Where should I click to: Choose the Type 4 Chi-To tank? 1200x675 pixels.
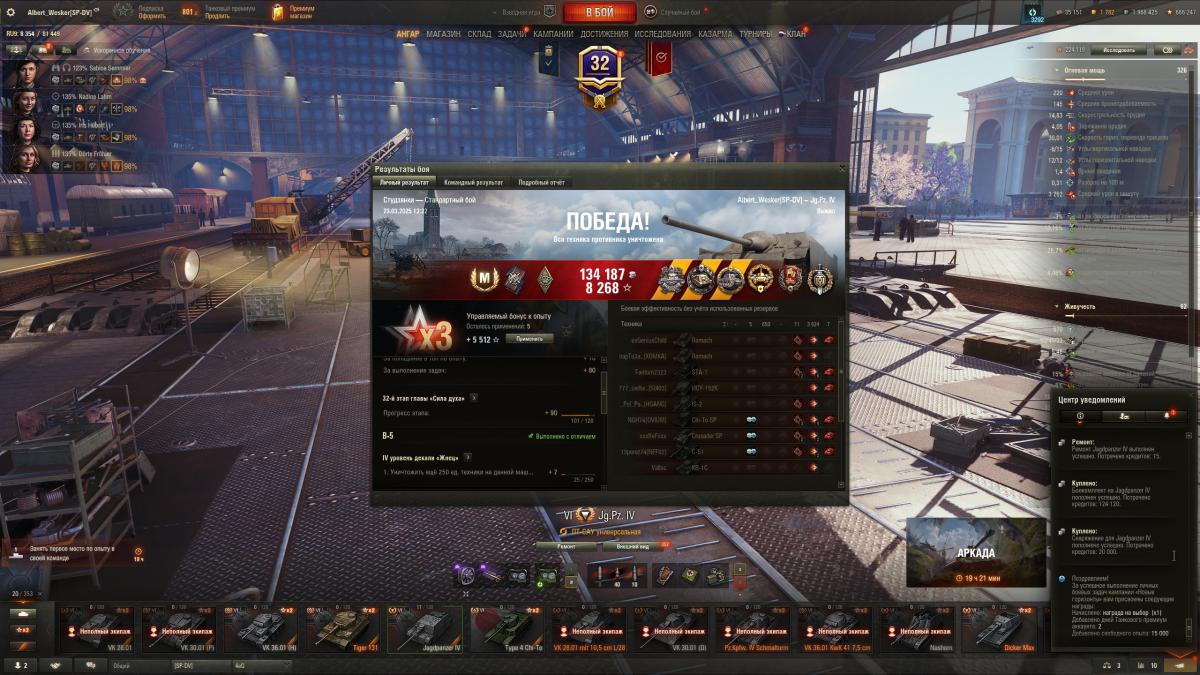tap(507, 630)
